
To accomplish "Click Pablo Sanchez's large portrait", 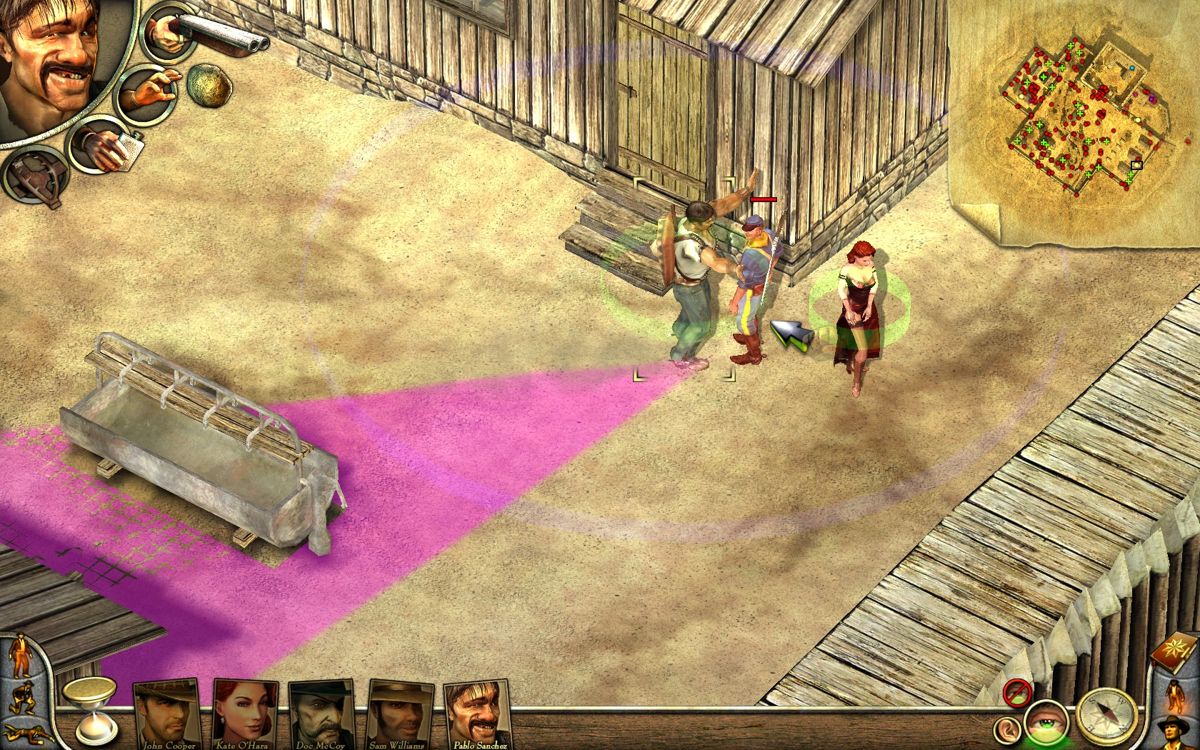I will 55,60.
